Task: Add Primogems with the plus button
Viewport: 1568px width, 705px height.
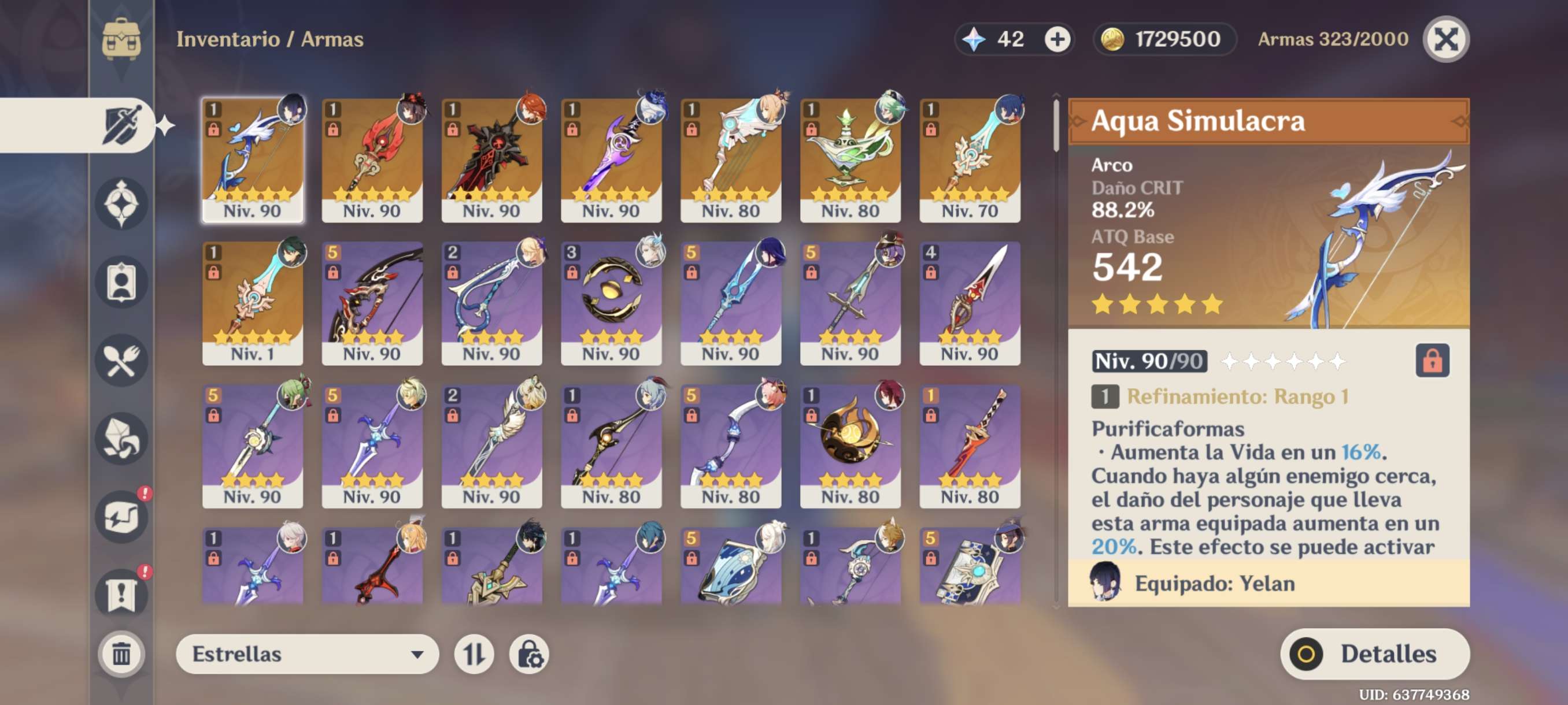Action: (x=1057, y=39)
